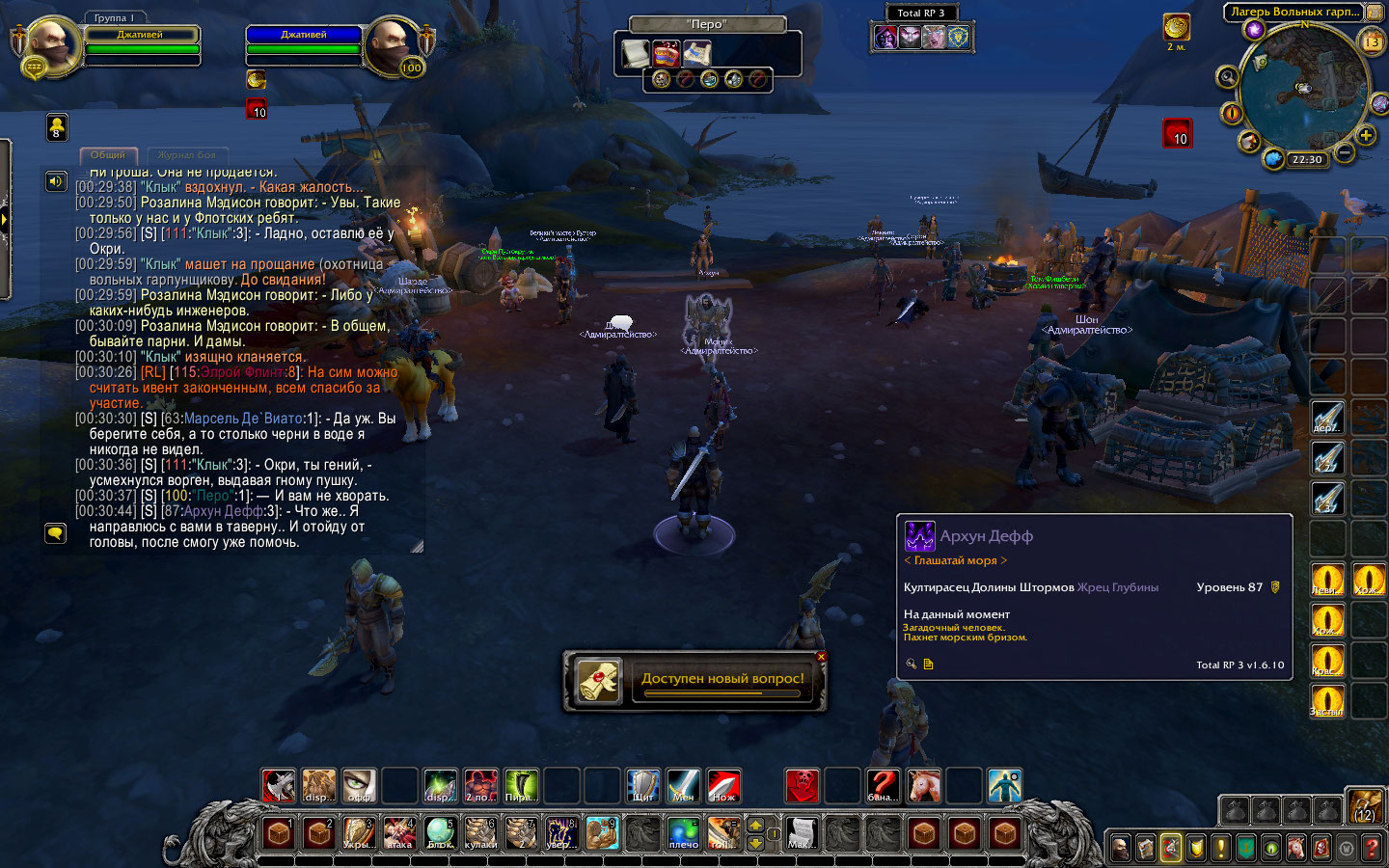Use the атака ability in slot 4
The image size is (1389, 868).
(399, 832)
